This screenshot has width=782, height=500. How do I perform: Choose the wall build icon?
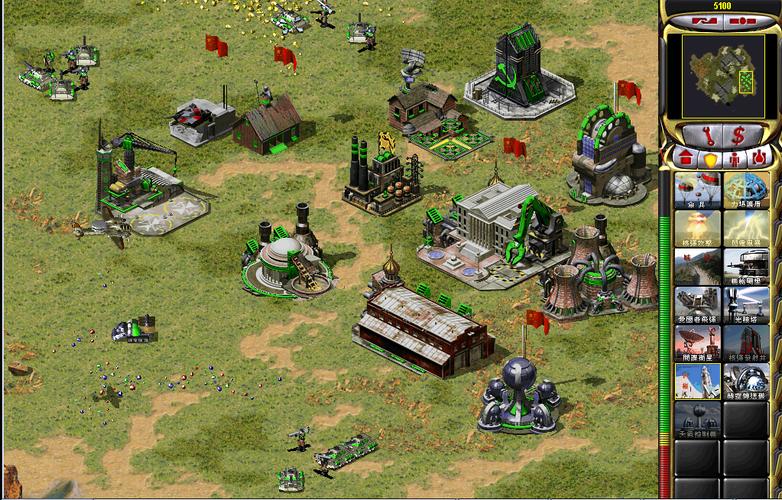(696, 267)
